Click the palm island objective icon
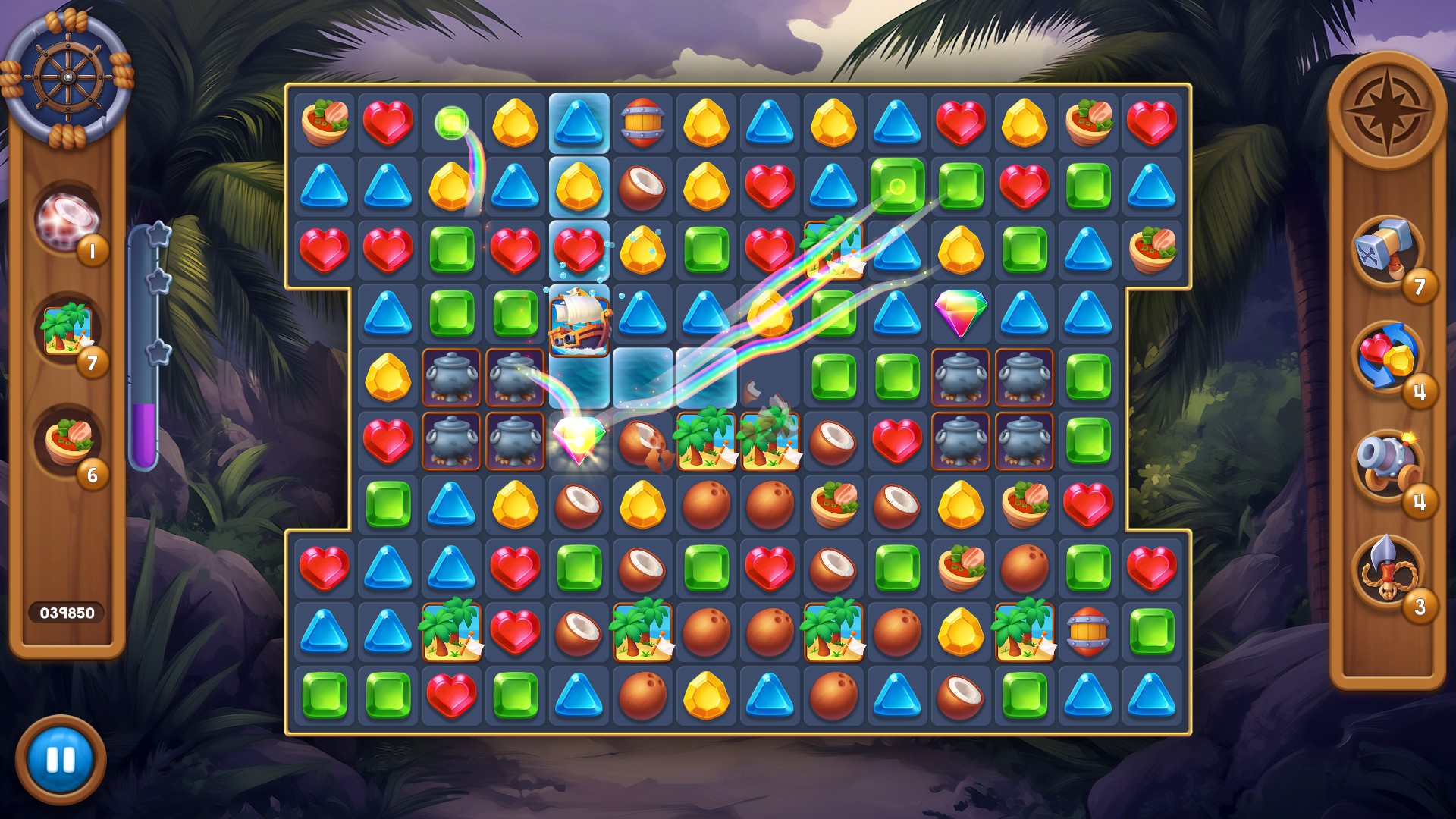The image size is (1456, 819). tap(68, 331)
